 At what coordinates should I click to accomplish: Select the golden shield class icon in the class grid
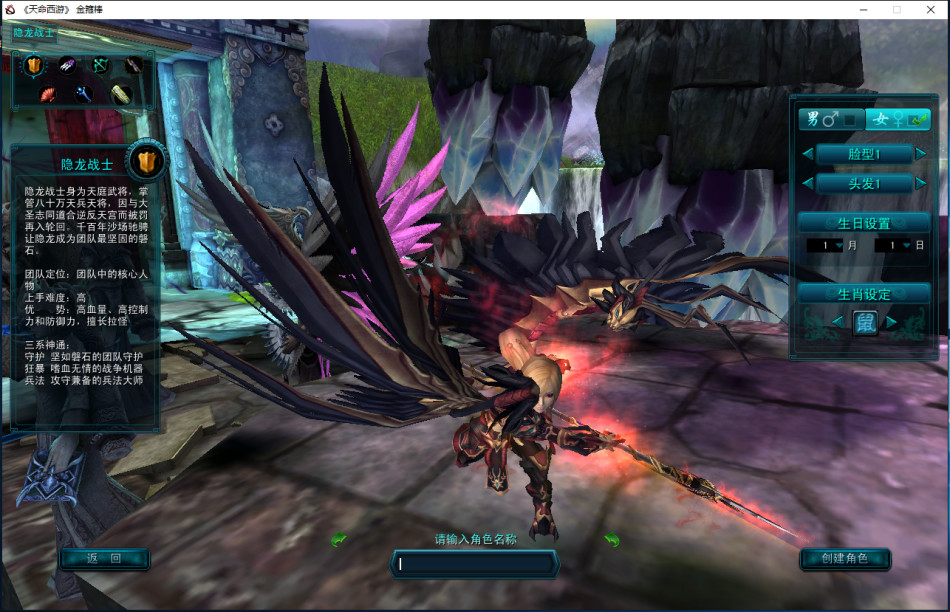34,66
